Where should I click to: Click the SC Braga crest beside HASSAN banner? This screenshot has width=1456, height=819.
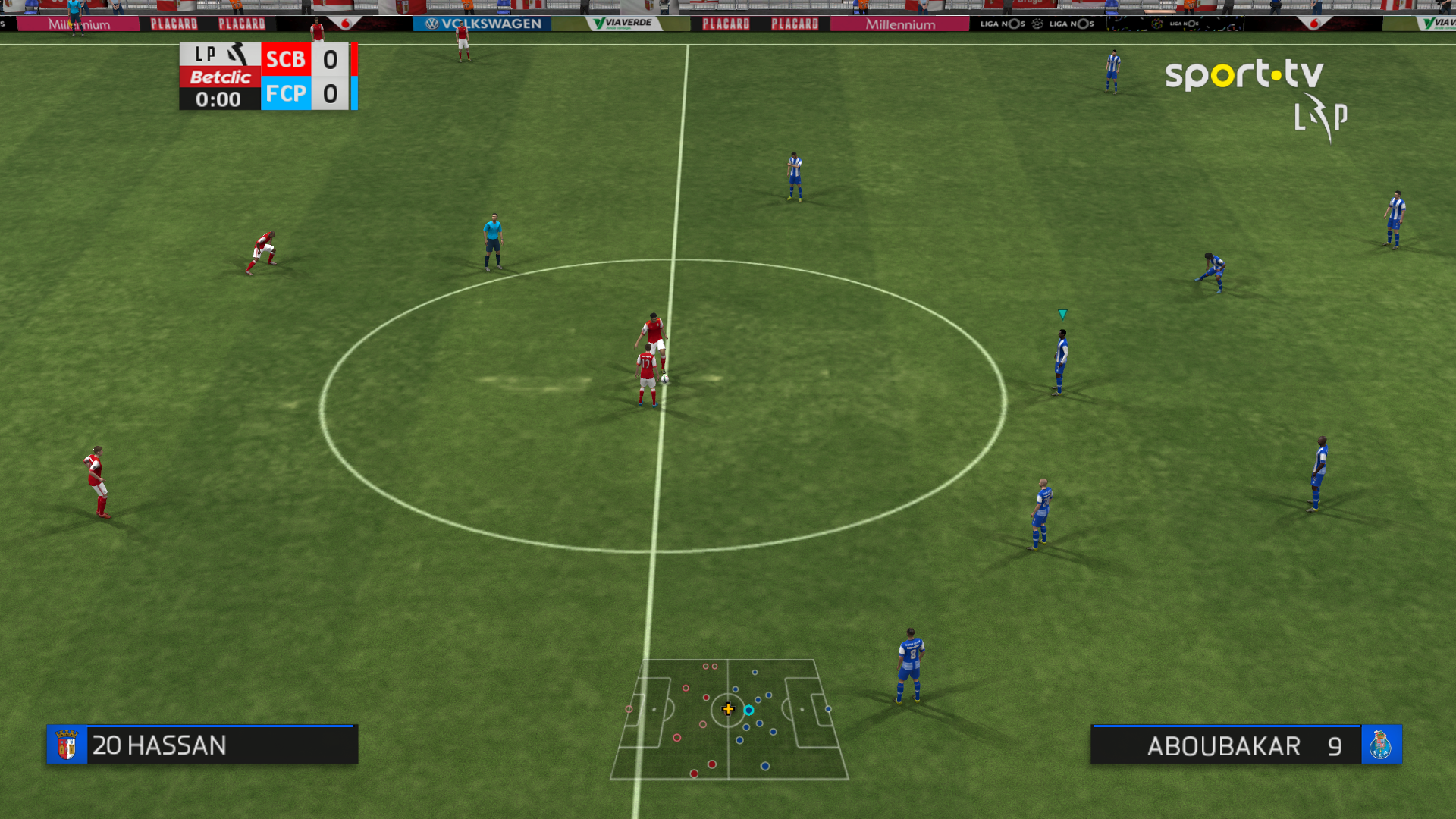(x=67, y=745)
